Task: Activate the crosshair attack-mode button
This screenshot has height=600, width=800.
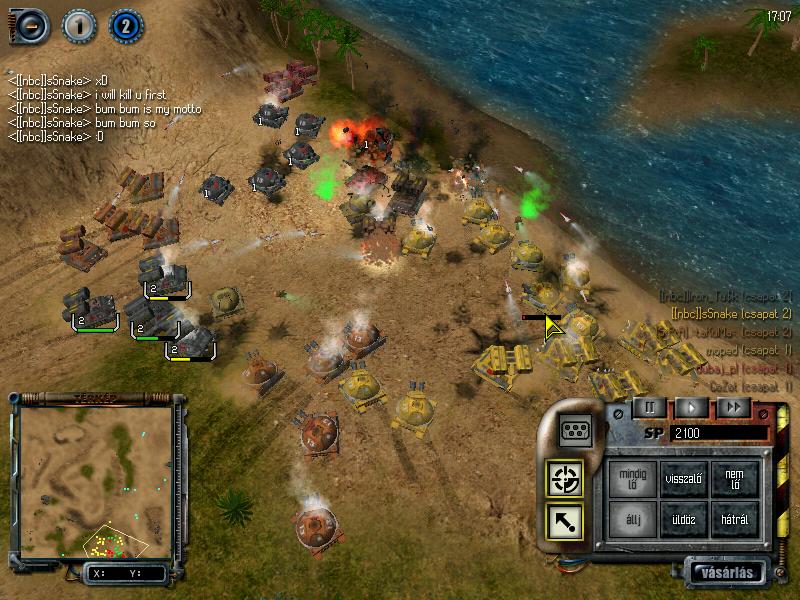Action: coord(565,480)
